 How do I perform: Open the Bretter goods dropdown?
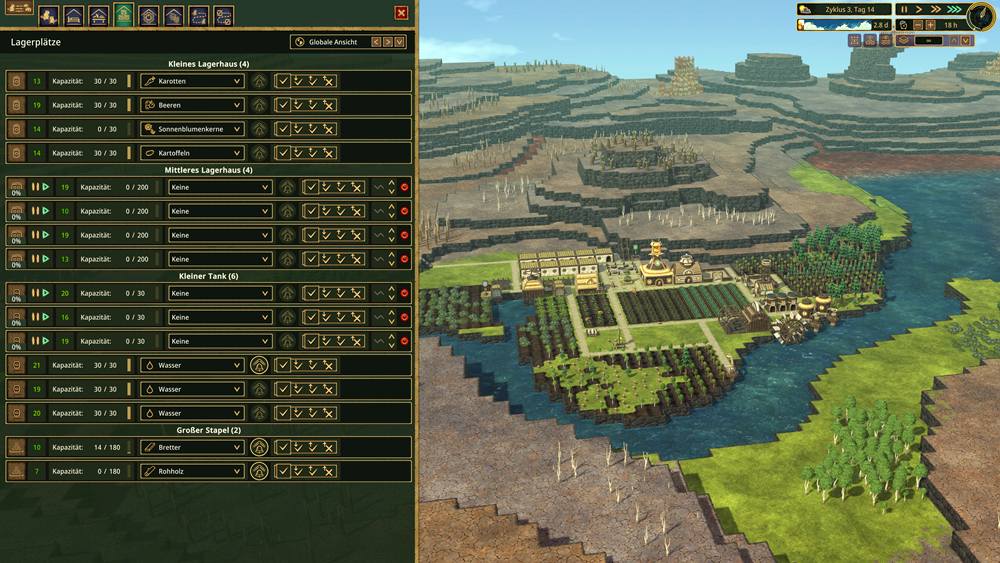pyautogui.click(x=191, y=447)
